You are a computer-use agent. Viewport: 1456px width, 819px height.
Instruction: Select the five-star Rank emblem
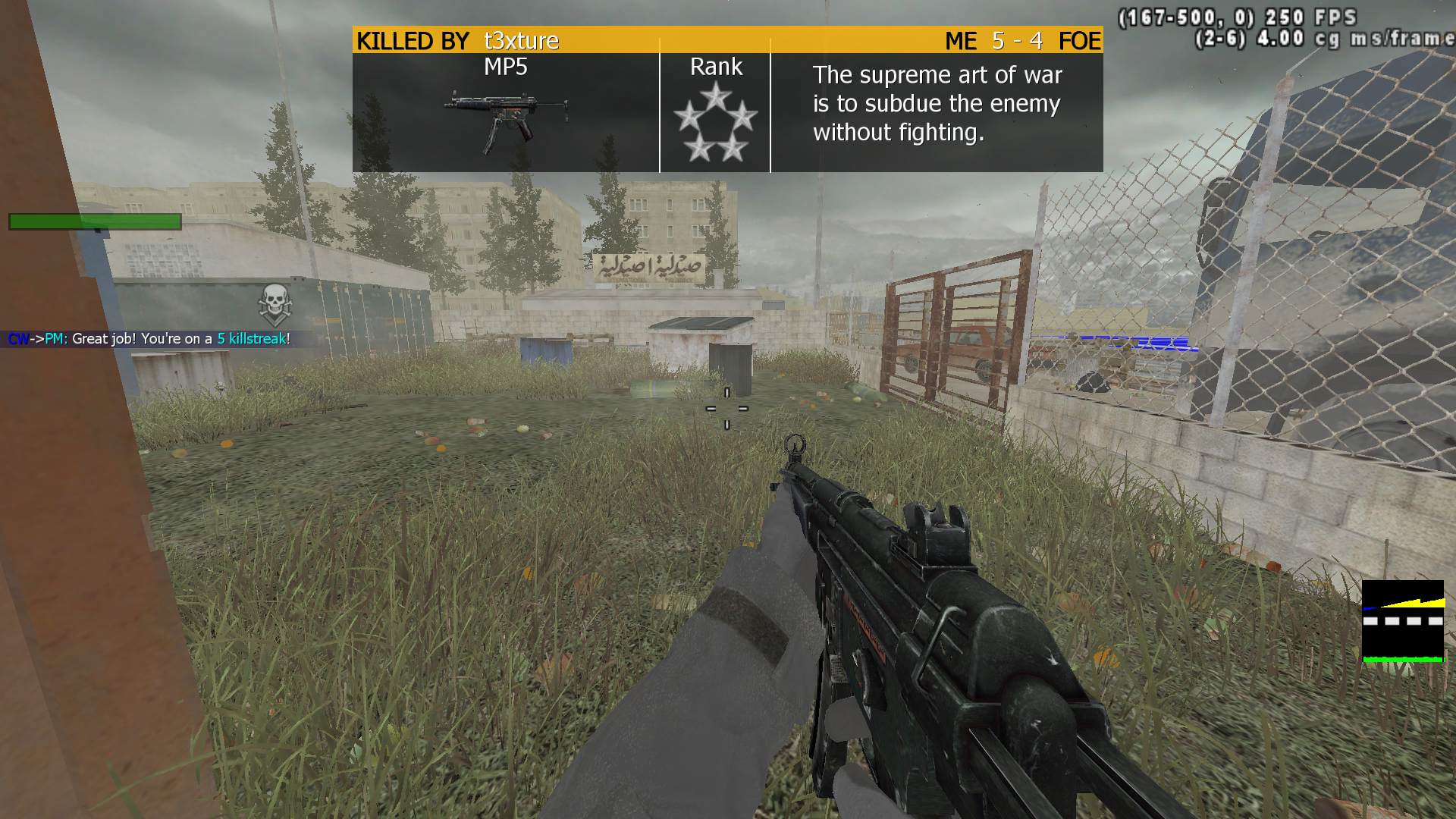(715, 123)
